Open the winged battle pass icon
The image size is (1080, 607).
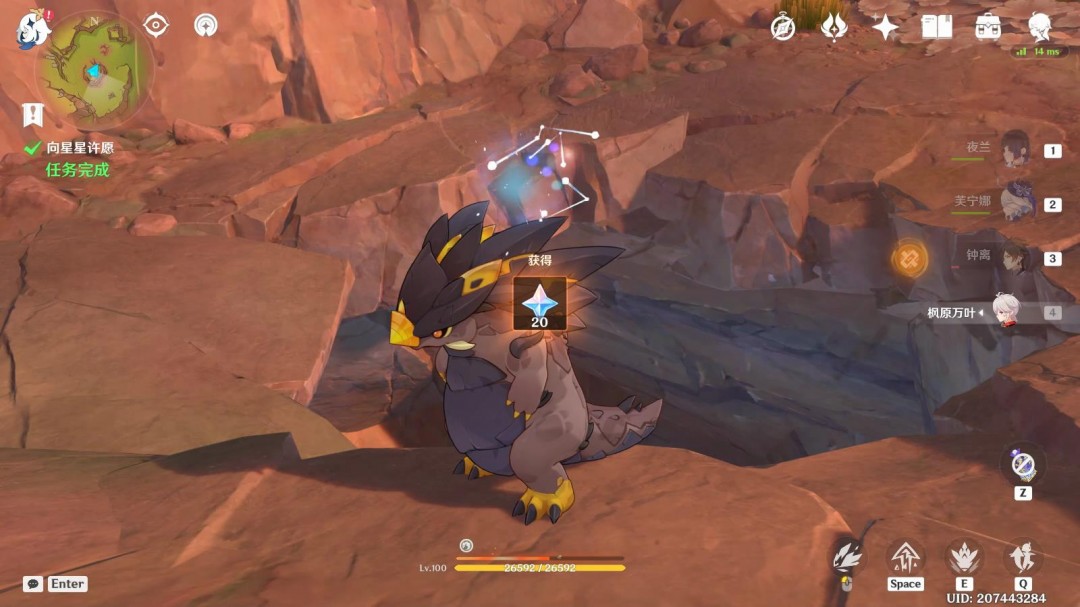pos(834,27)
